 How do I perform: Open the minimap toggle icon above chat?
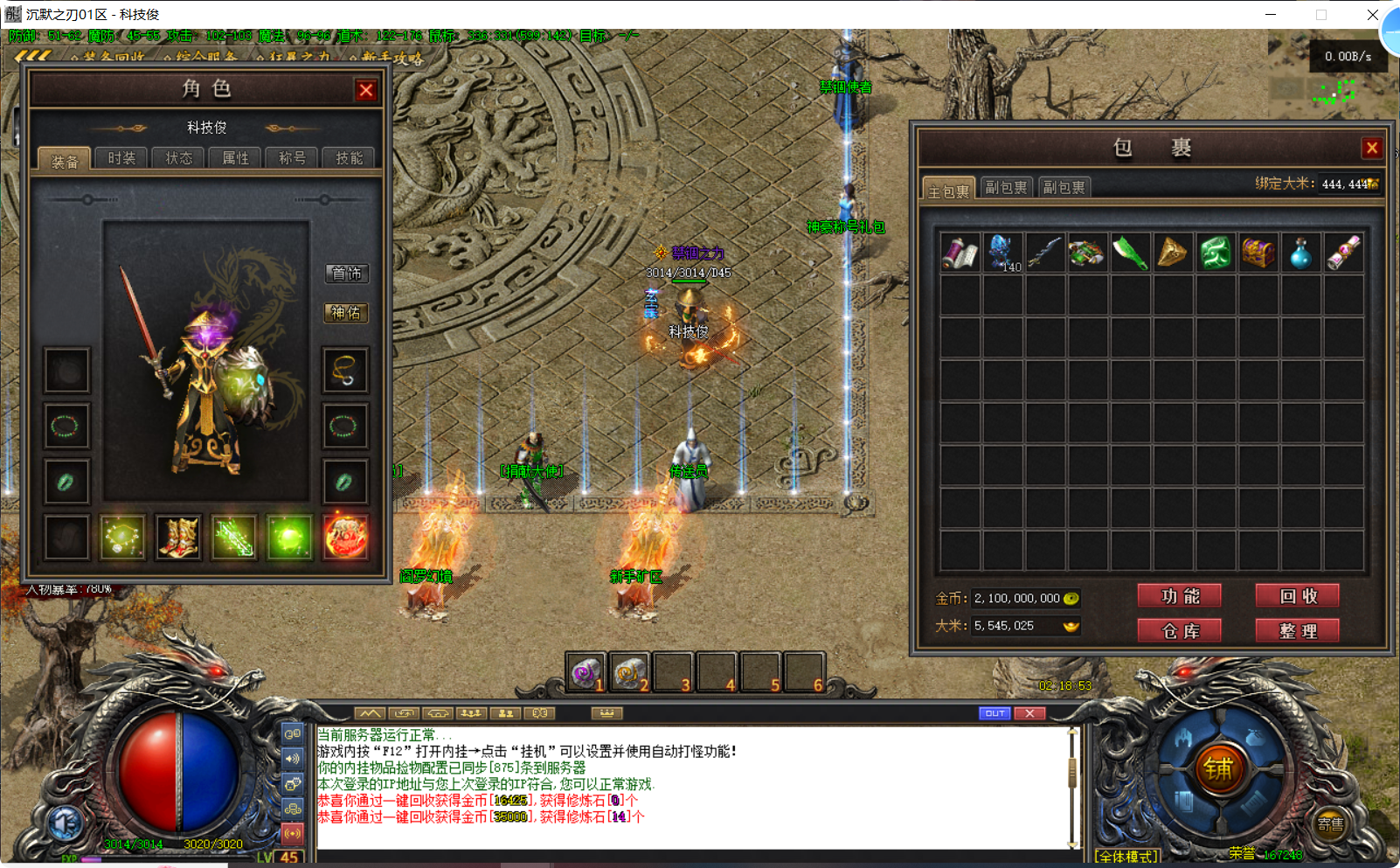(x=370, y=713)
